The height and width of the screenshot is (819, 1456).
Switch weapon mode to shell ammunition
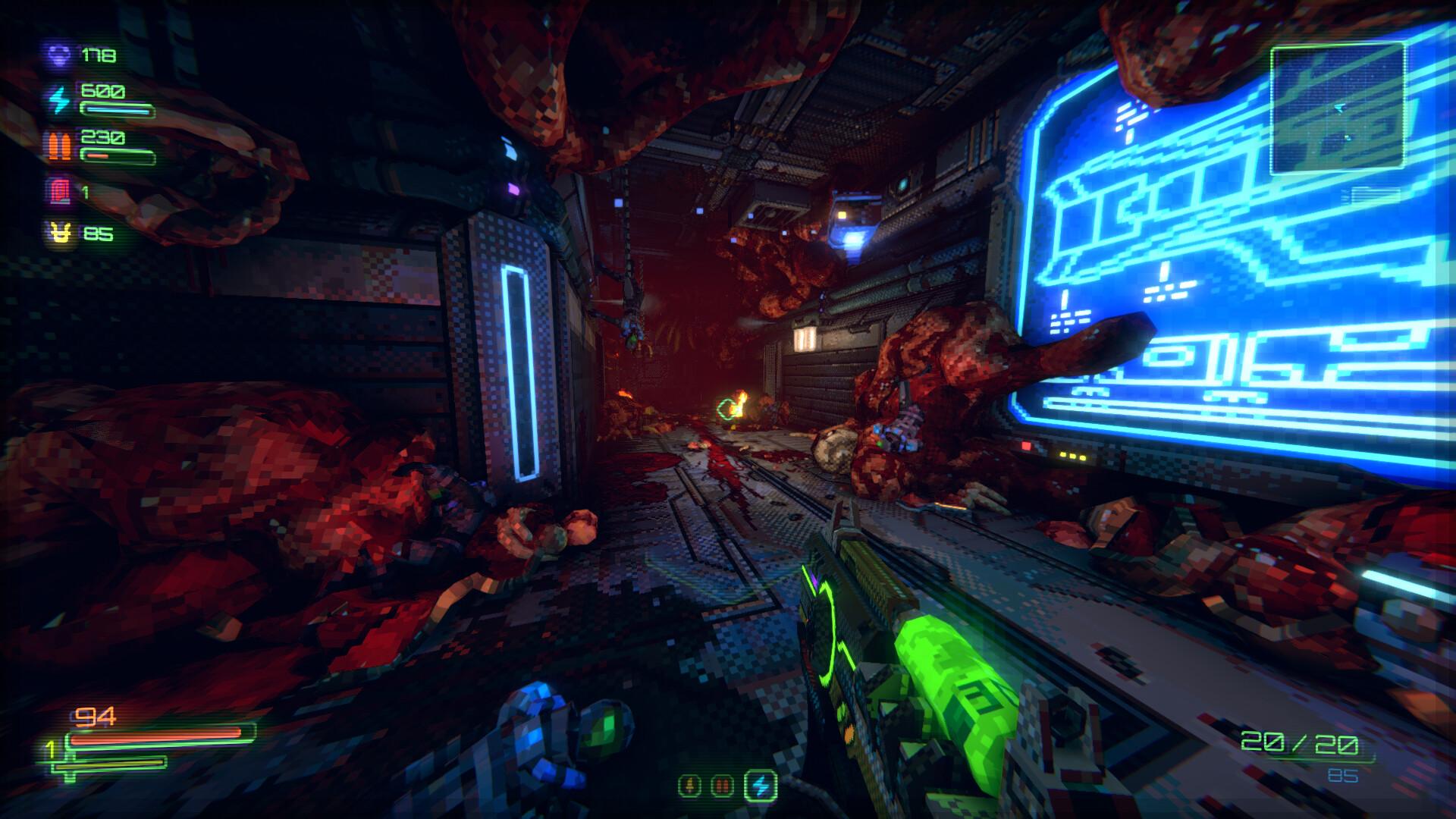[690, 785]
